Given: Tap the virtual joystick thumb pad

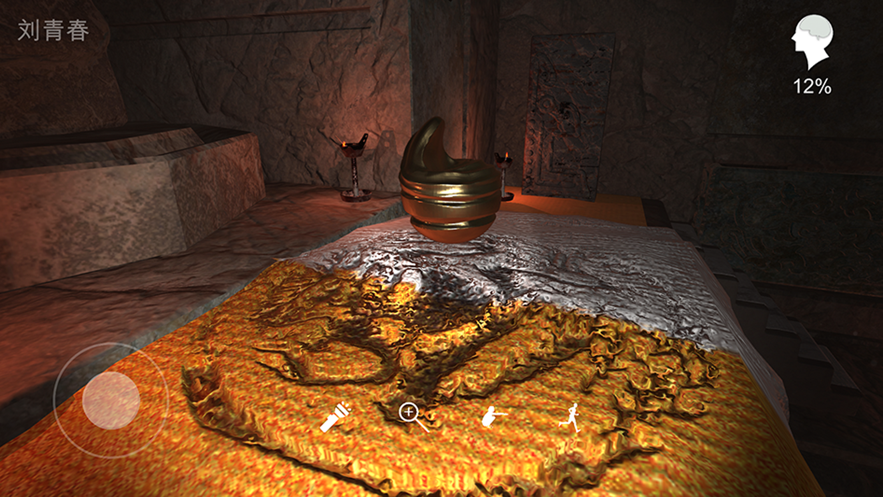Looking at the screenshot, I should (111, 400).
